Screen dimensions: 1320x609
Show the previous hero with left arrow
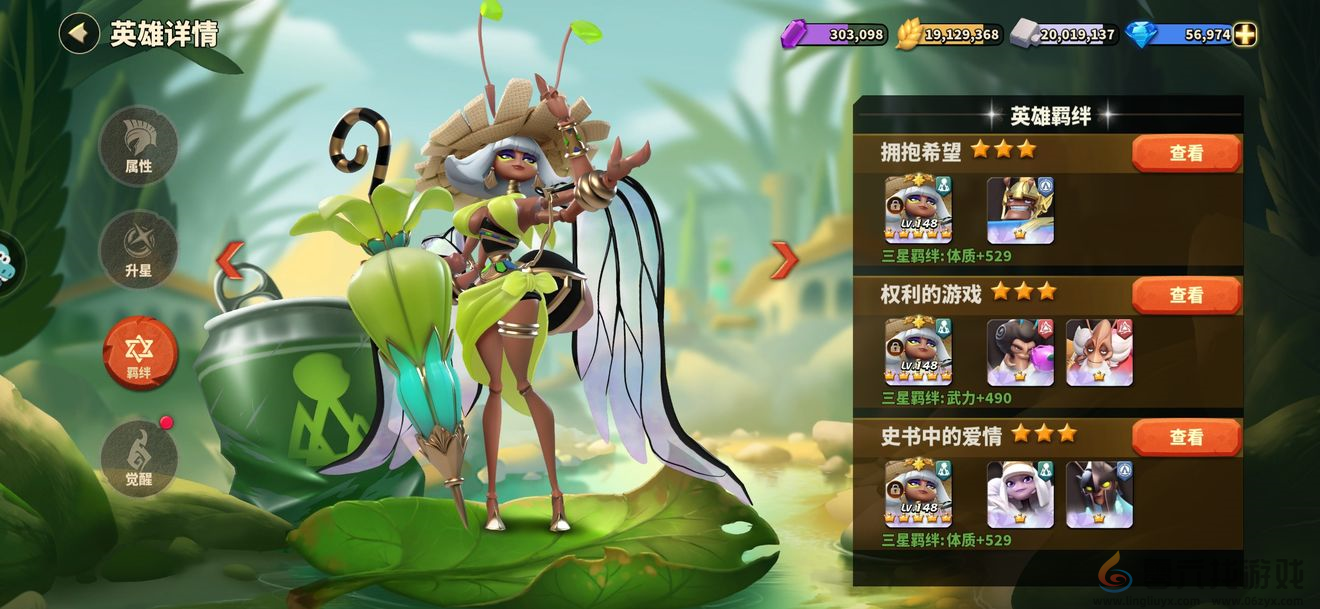[230, 260]
